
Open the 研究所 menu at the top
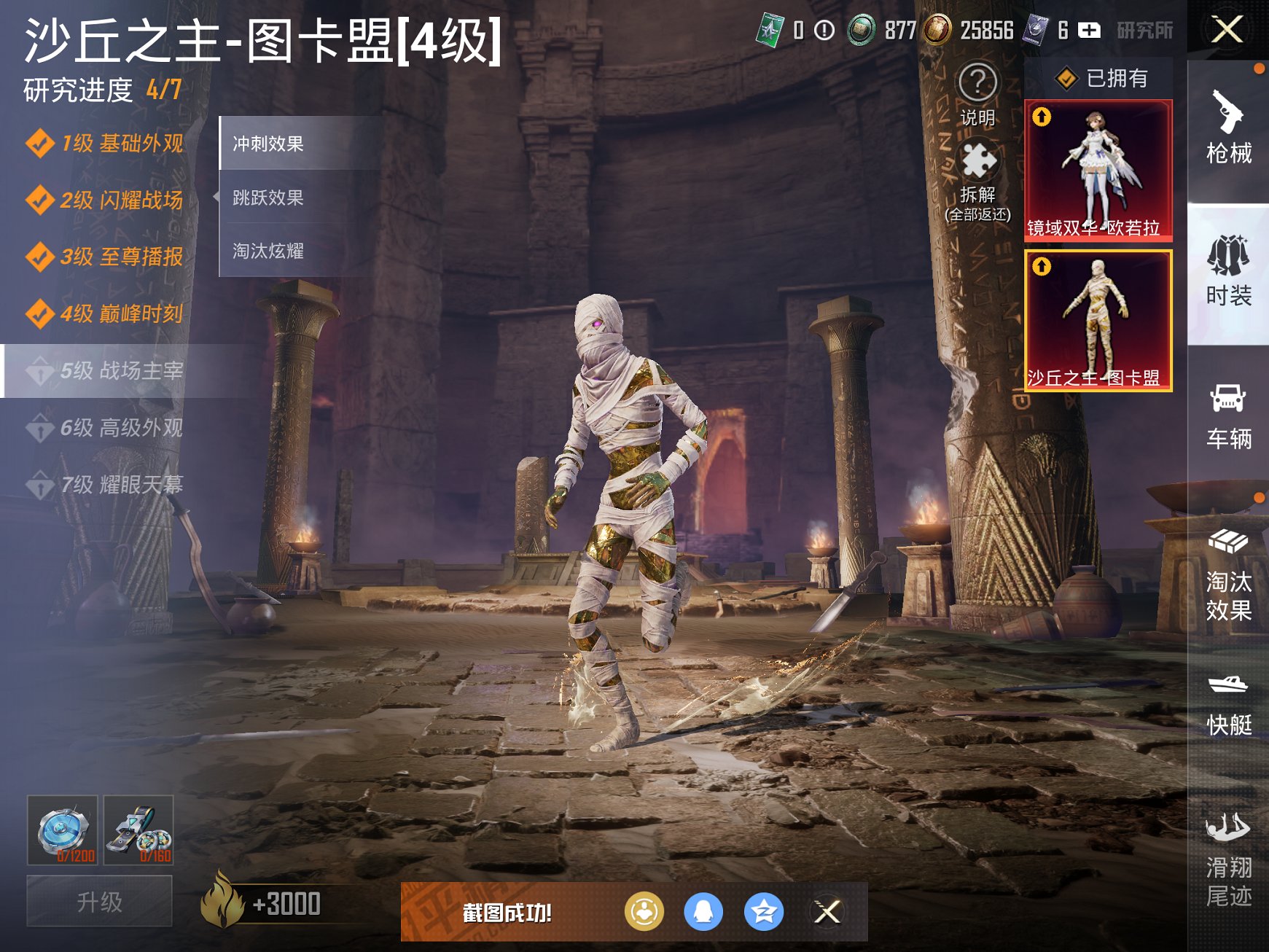[1146, 31]
